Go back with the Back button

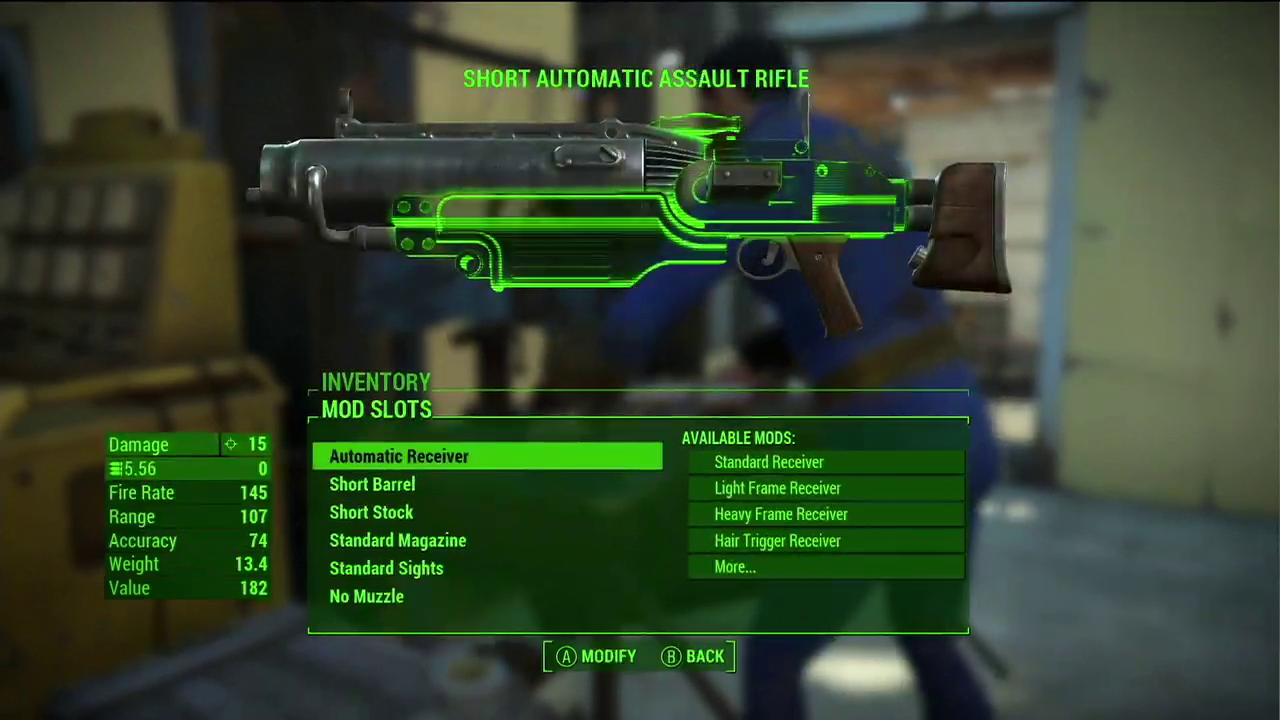pos(693,657)
